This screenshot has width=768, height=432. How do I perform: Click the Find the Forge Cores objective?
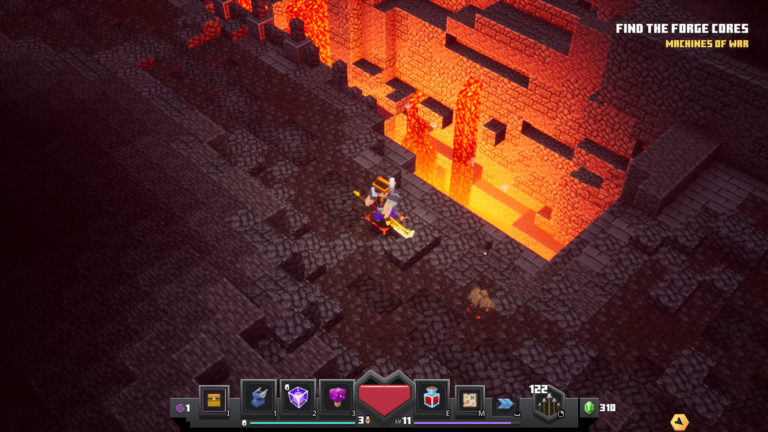pyautogui.click(x=681, y=29)
